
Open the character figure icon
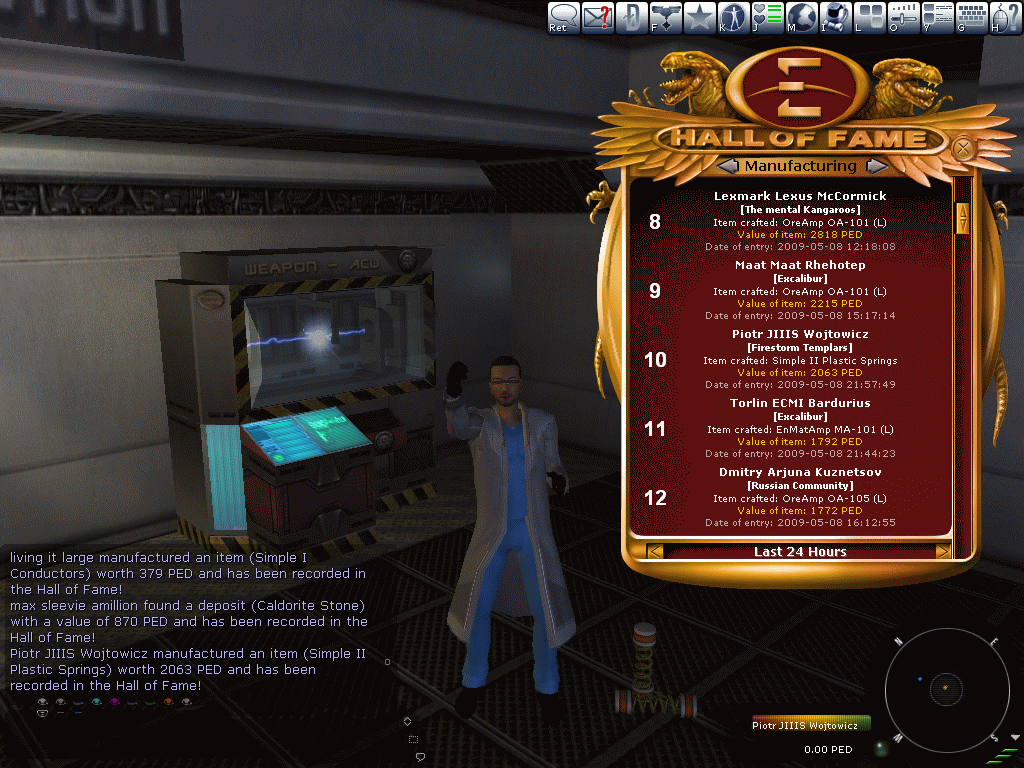click(x=733, y=17)
